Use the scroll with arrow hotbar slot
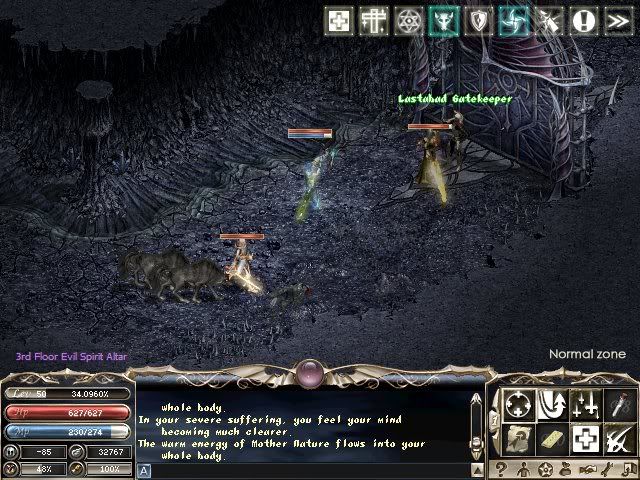This screenshot has height=480, width=640. pyautogui.click(x=519, y=438)
